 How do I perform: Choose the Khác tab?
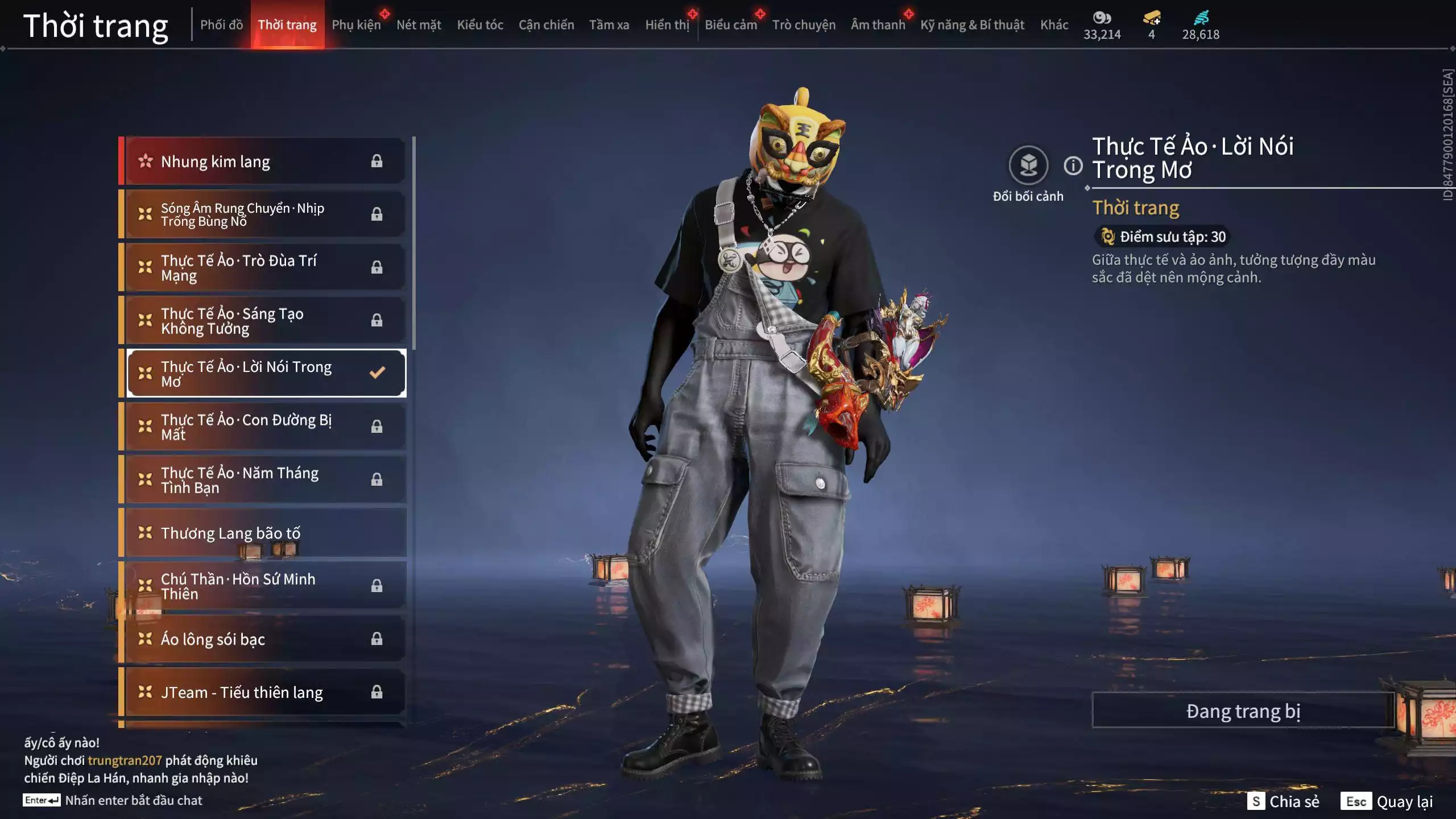coord(1054,25)
